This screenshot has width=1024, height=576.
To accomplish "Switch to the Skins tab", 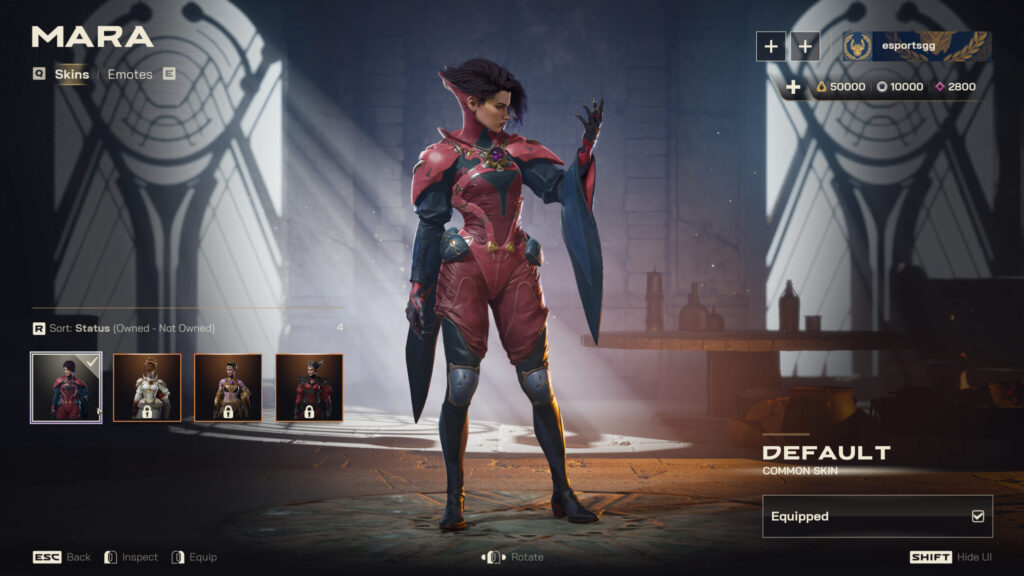I will (x=71, y=75).
